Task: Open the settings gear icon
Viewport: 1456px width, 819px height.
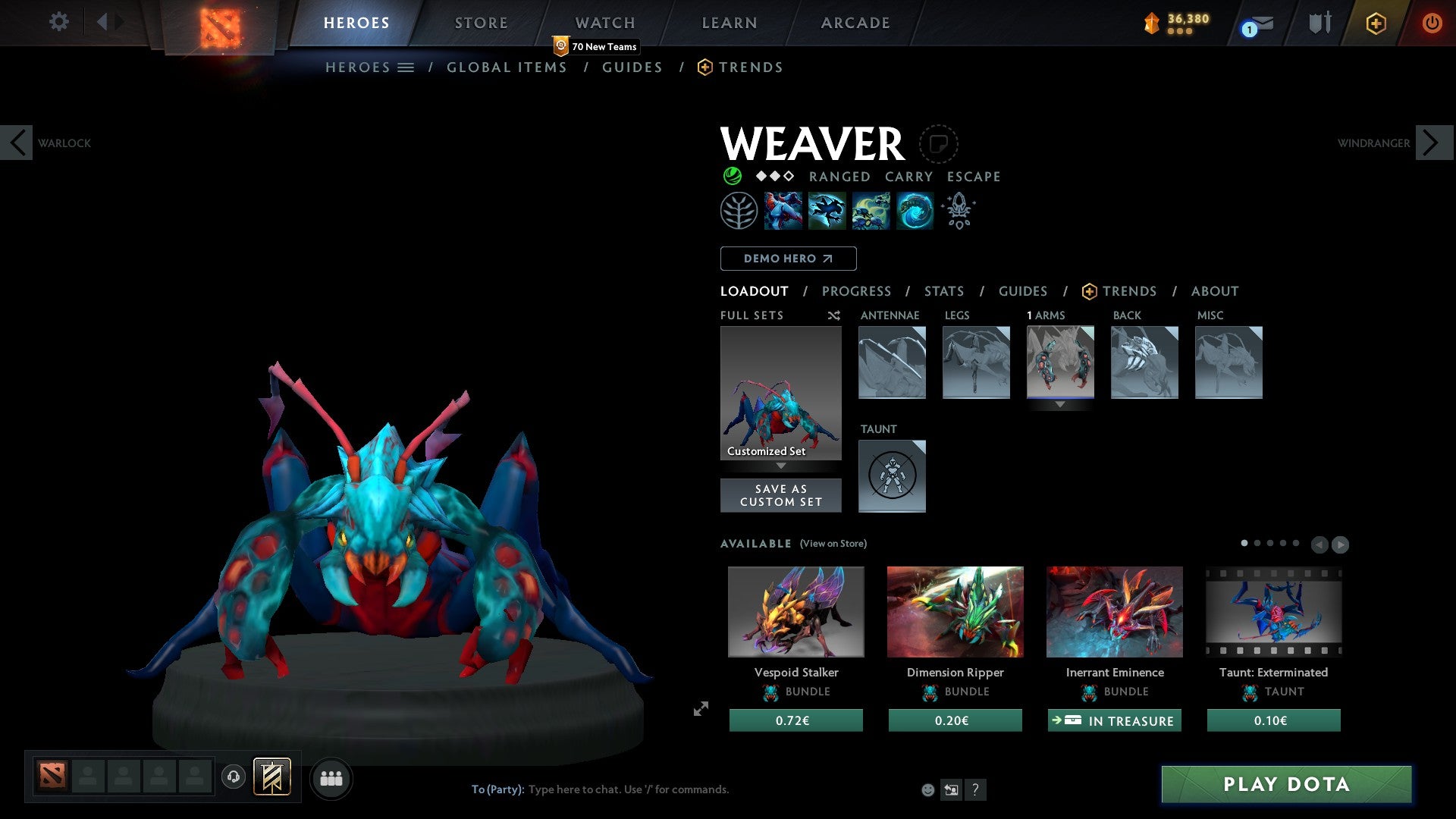Action: click(59, 21)
